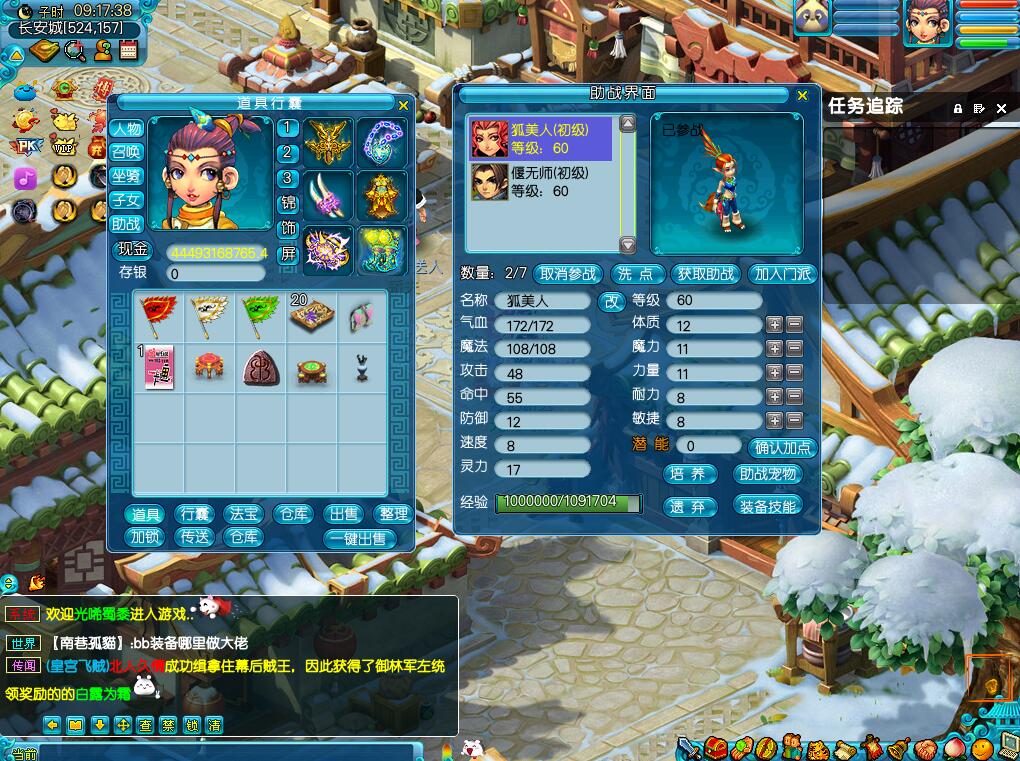Click the 获取助战 button
This screenshot has height=761, width=1020.
pos(706,274)
